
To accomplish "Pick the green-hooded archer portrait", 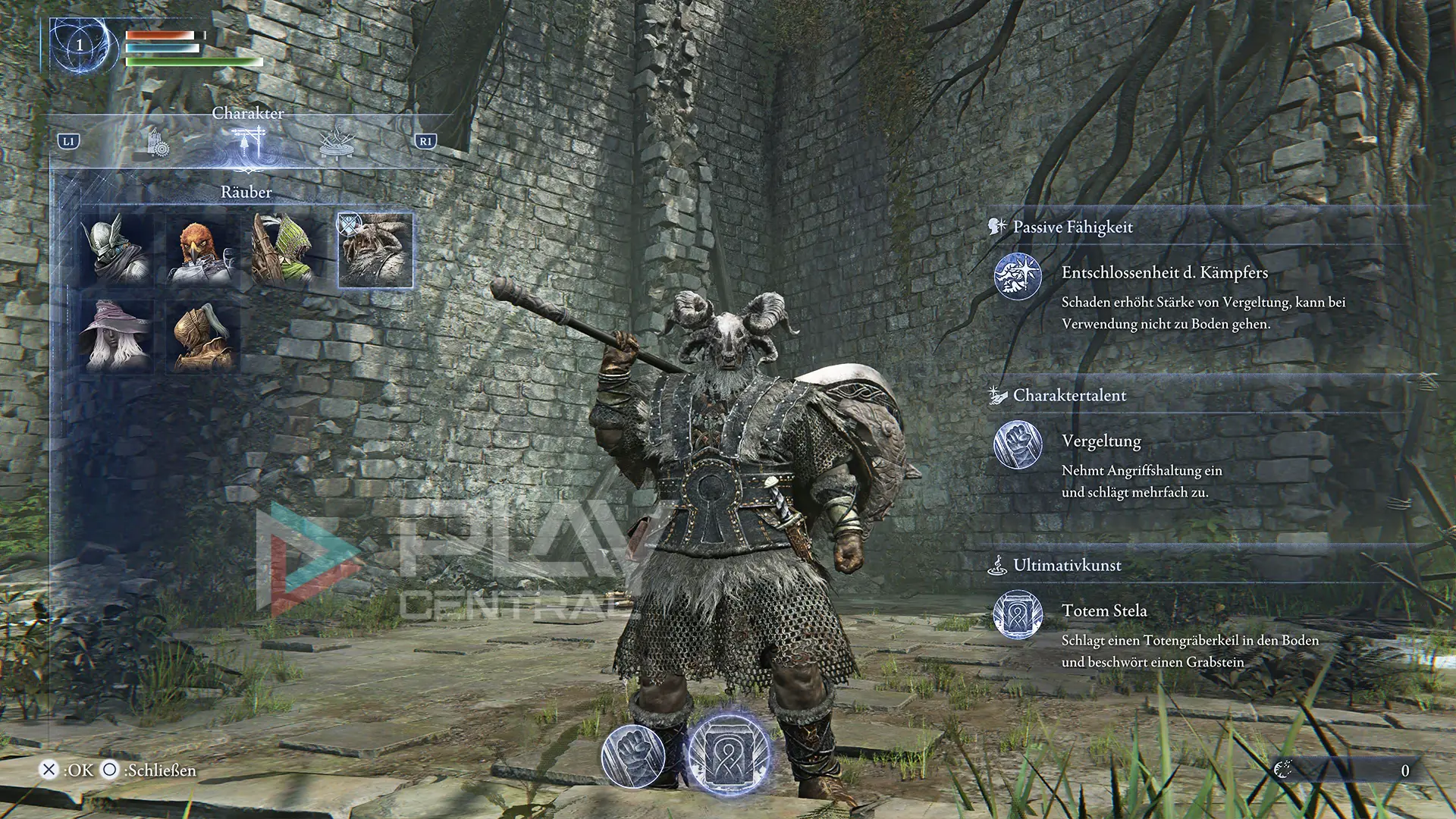I will coord(289,250).
